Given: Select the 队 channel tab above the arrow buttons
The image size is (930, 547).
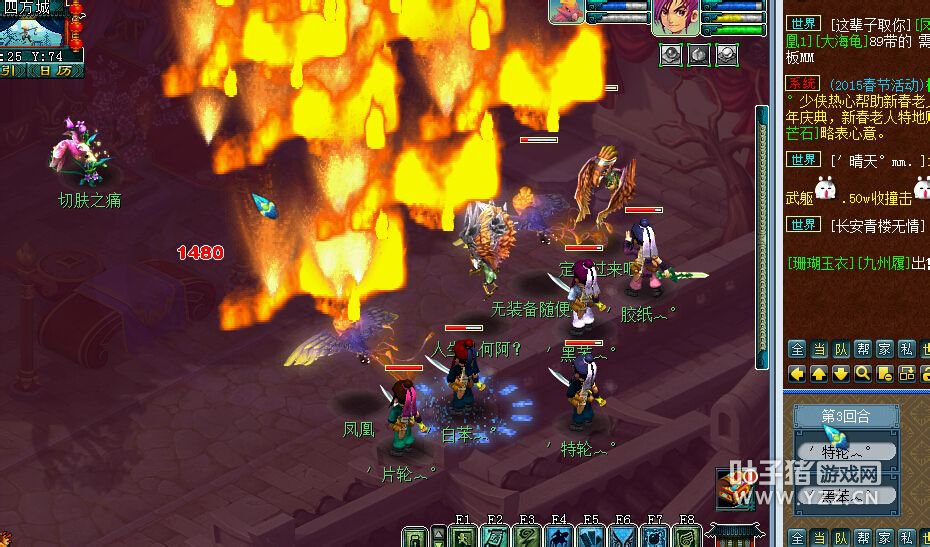Looking at the screenshot, I should [x=841, y=349].
